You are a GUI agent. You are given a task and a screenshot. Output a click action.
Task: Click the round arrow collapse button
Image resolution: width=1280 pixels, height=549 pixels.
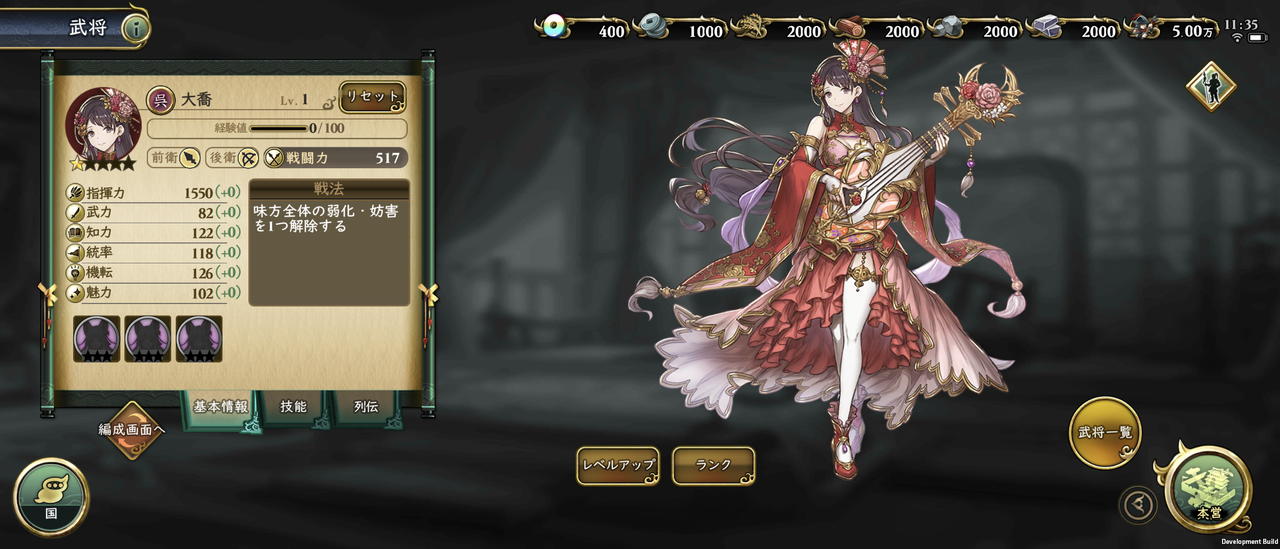click(x=1138, y=505)
